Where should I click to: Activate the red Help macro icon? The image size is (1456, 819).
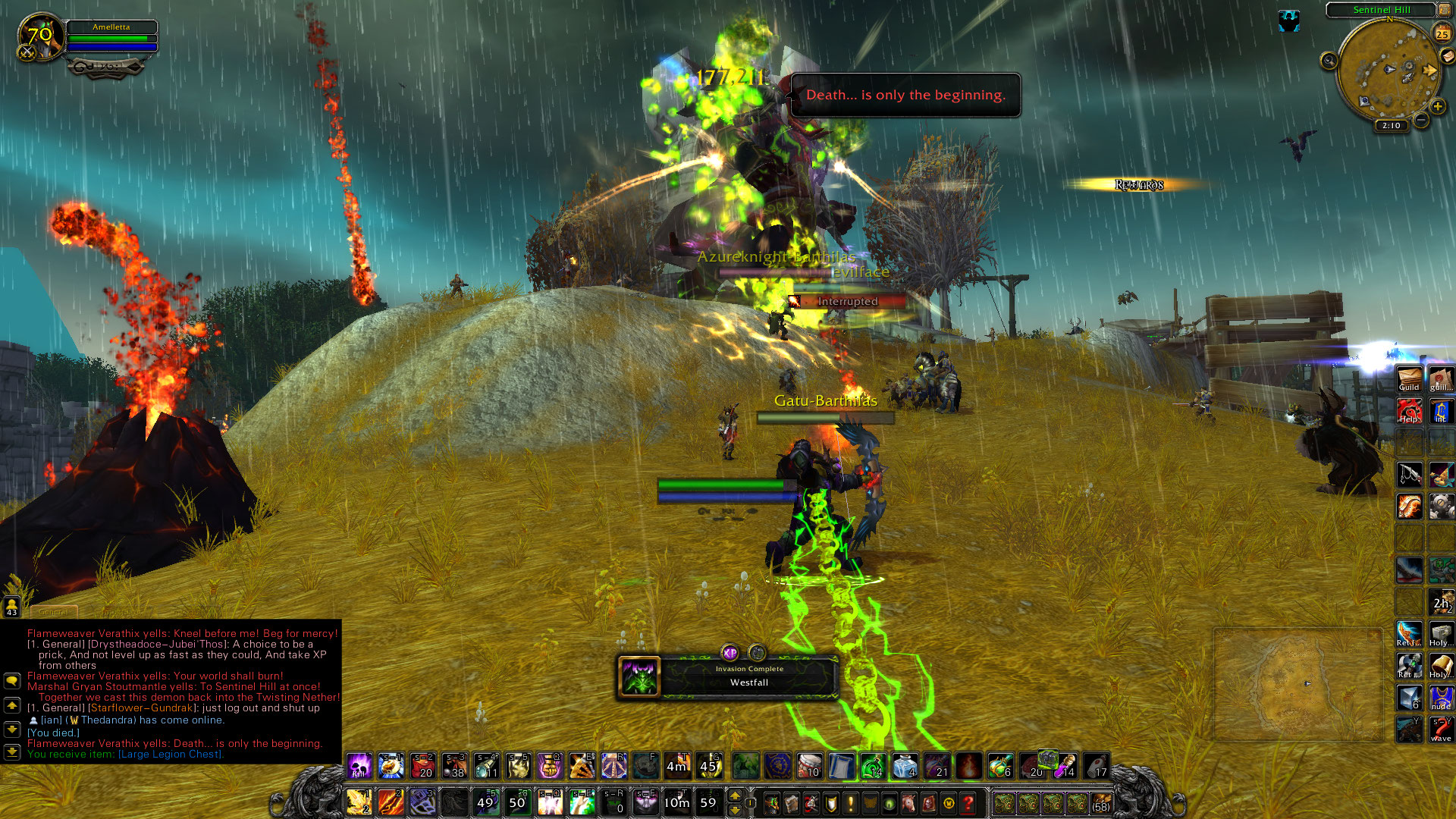pyautogui.click(x=1409, y=410)
